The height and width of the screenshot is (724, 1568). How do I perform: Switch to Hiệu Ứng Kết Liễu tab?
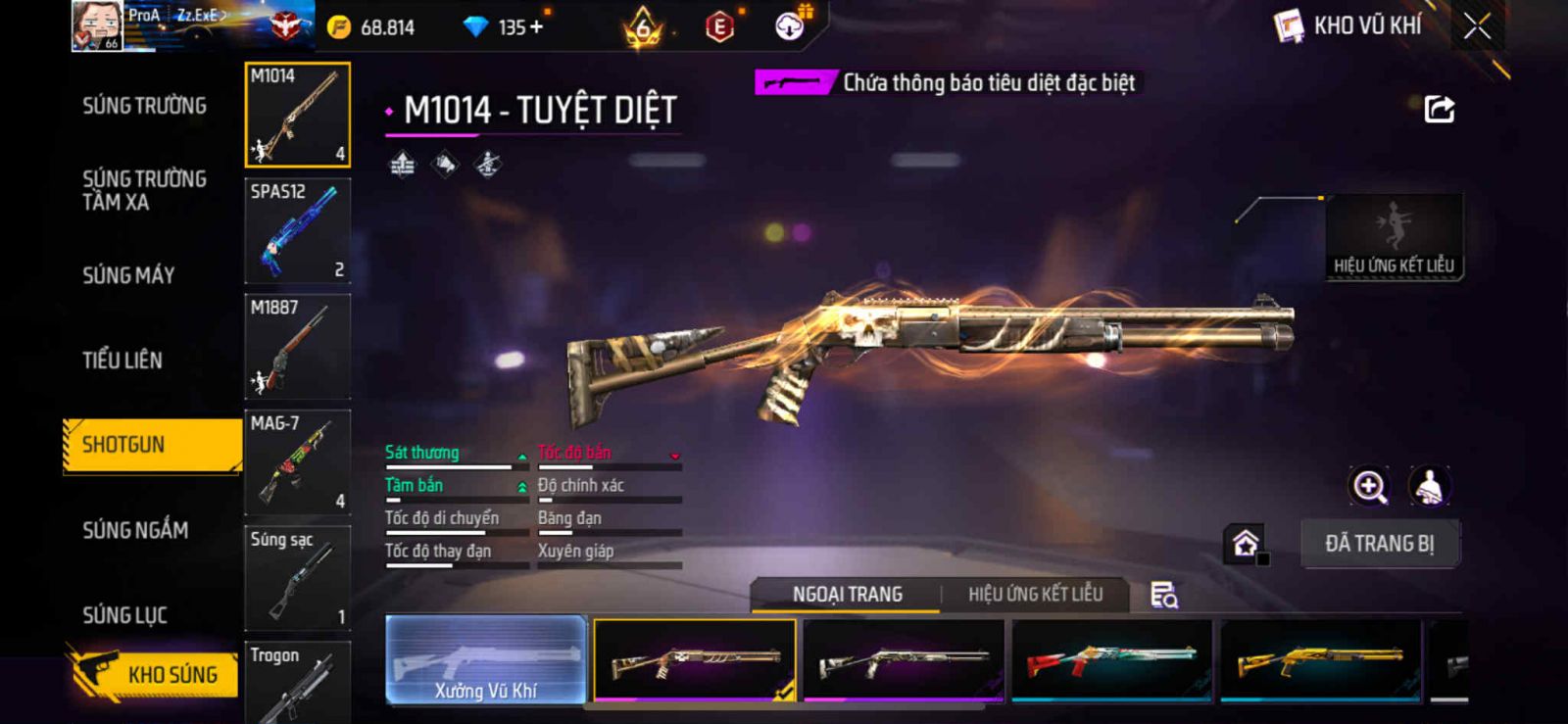click(1035, 595)
